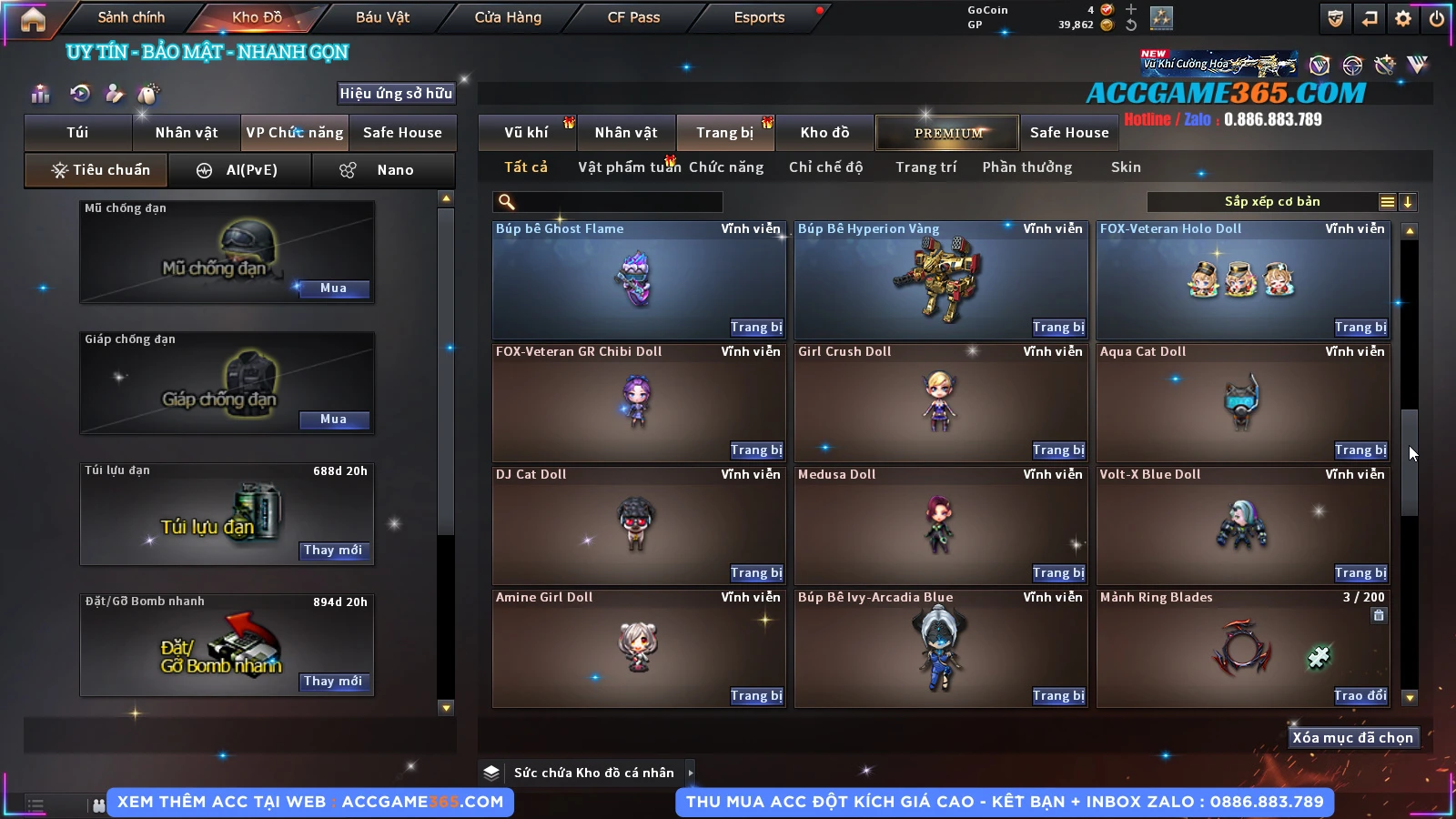The image size is (1456, 819).
Task: Click Xóa mục đã chọn button
Action: pyautogui.click(x=1352, y=738)
